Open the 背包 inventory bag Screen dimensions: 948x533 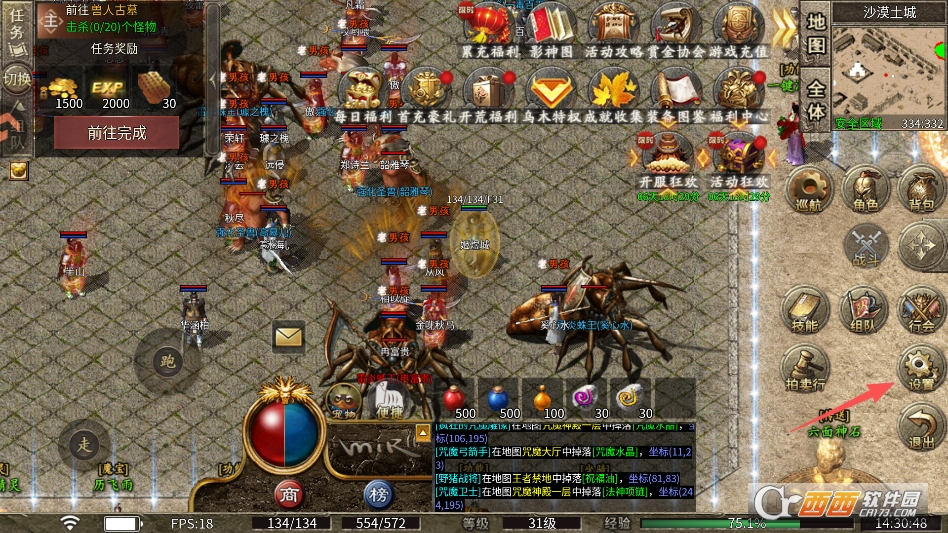coord(919,189)
